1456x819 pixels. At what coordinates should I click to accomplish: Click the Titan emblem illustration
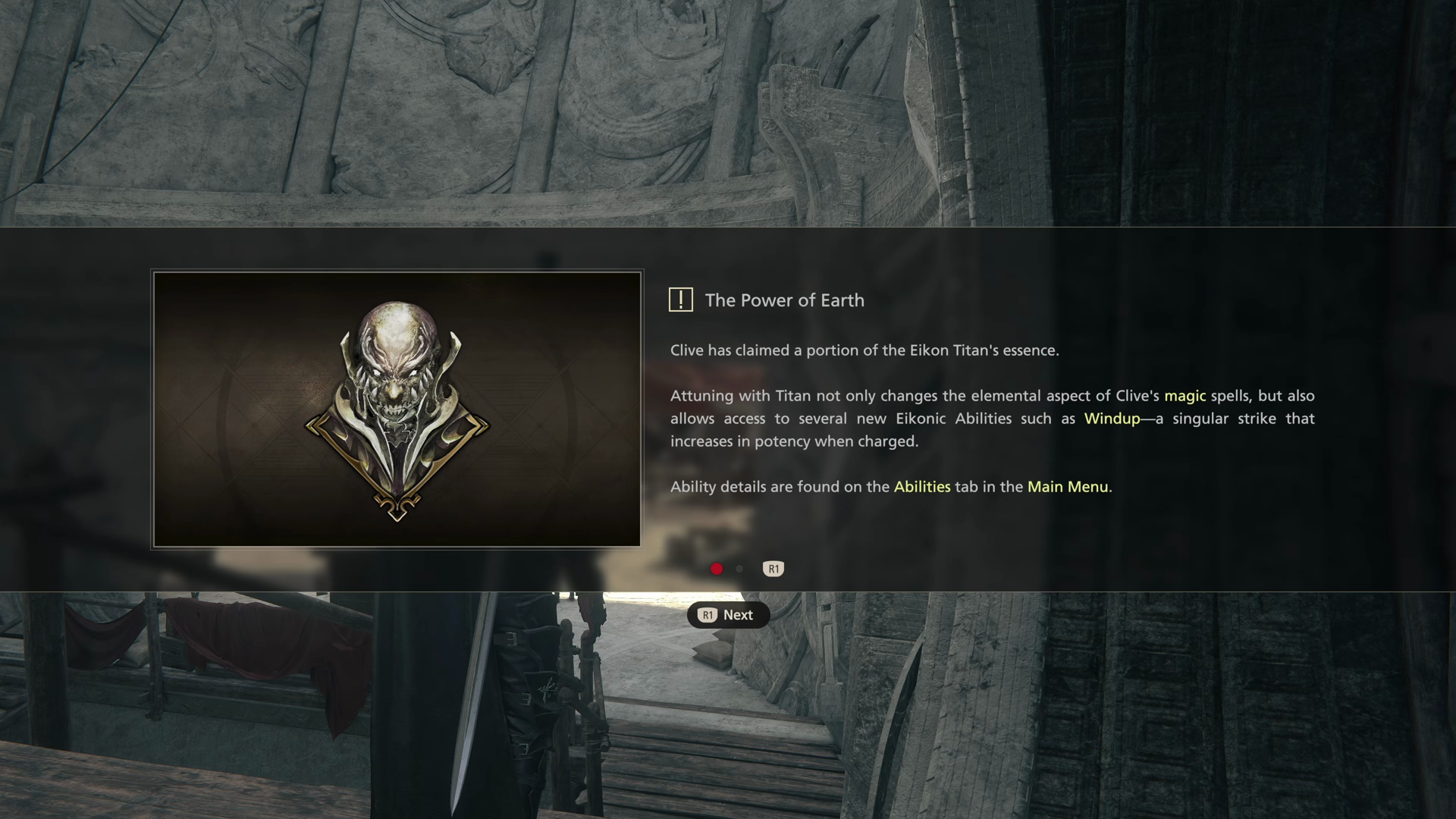point(397,409)
